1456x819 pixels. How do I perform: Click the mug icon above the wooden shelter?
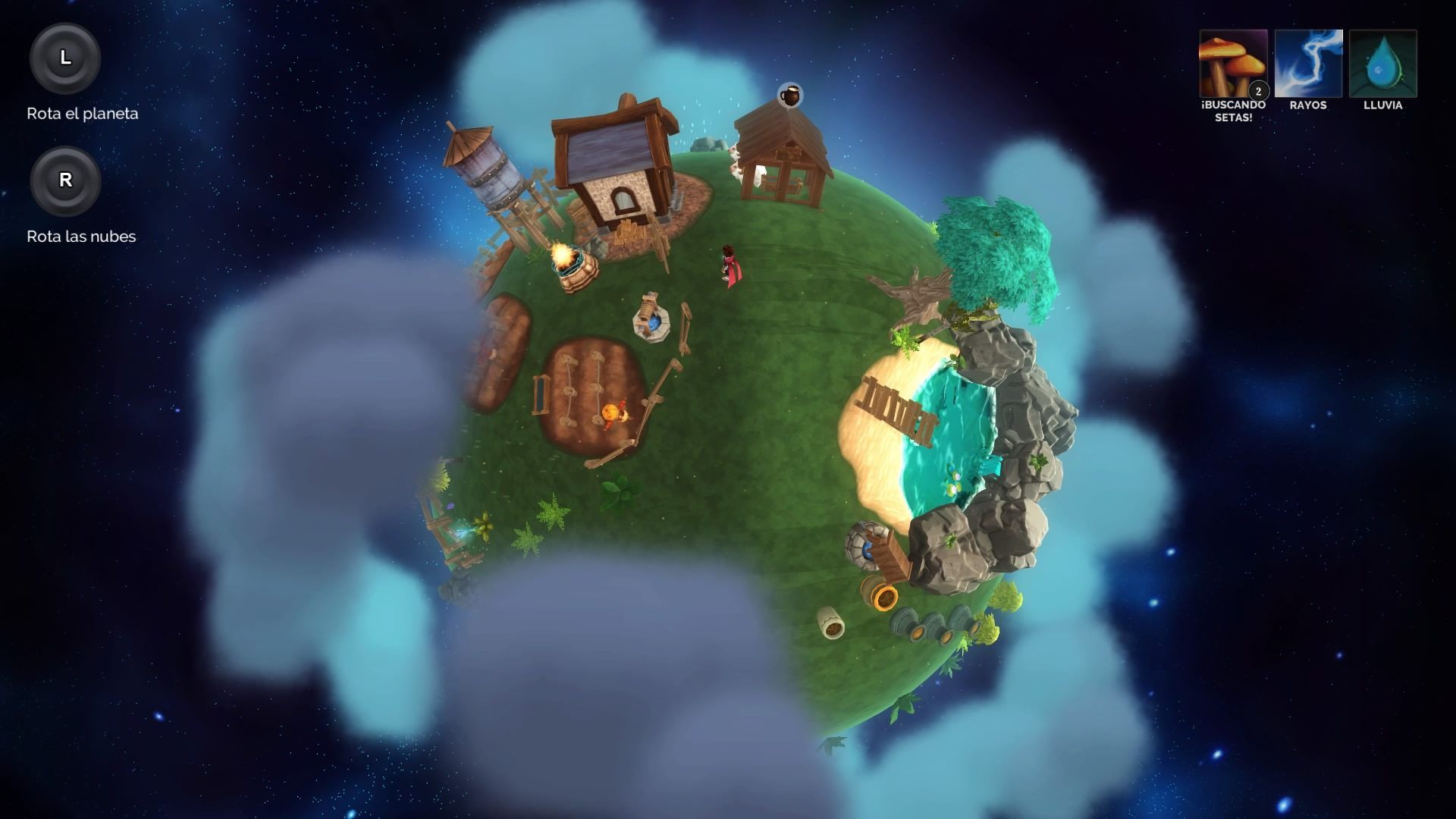tap(788, 95)
